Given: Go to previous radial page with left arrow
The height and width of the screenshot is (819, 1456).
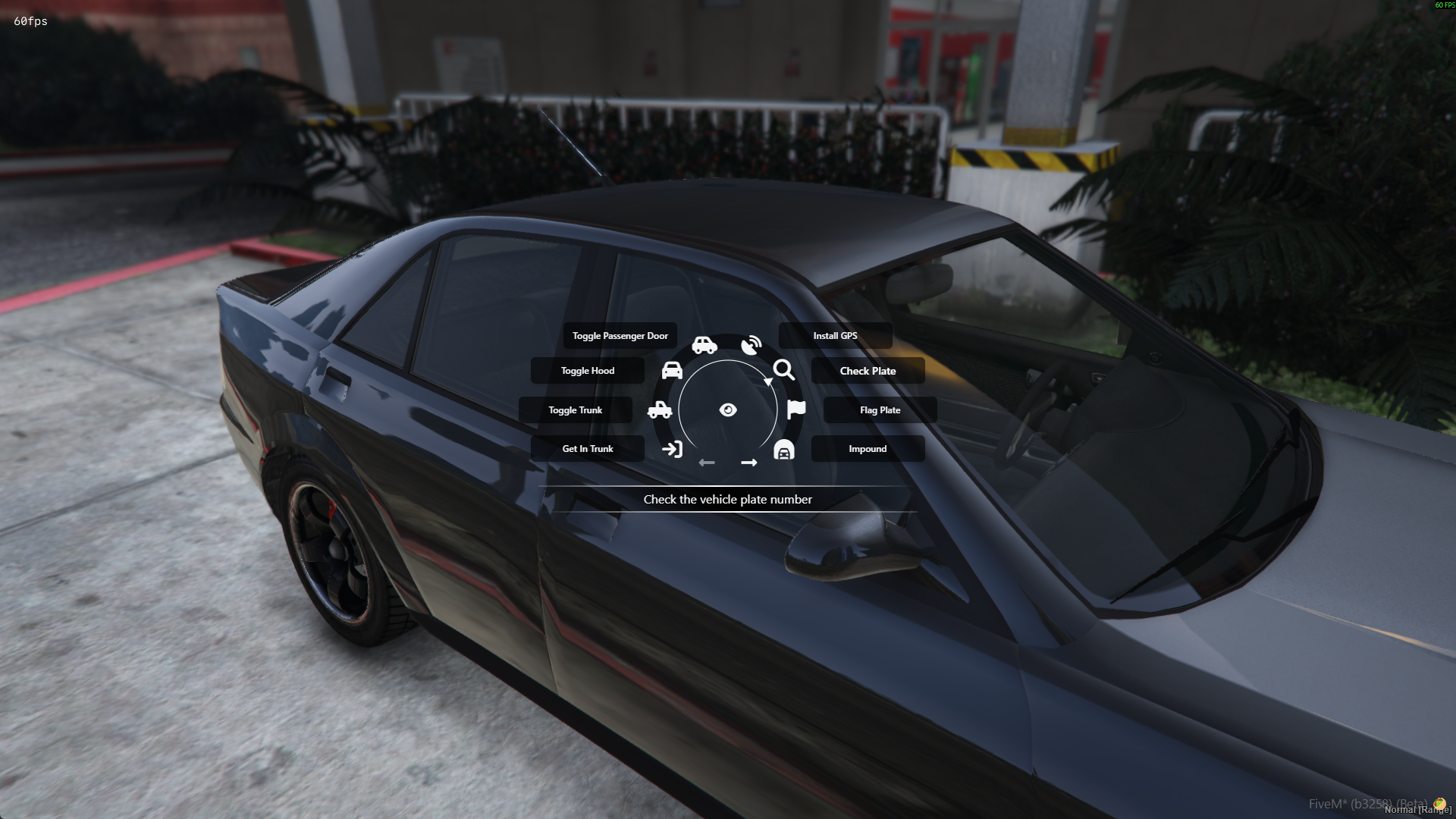Looking at the screenshot, I should [707, 463].
